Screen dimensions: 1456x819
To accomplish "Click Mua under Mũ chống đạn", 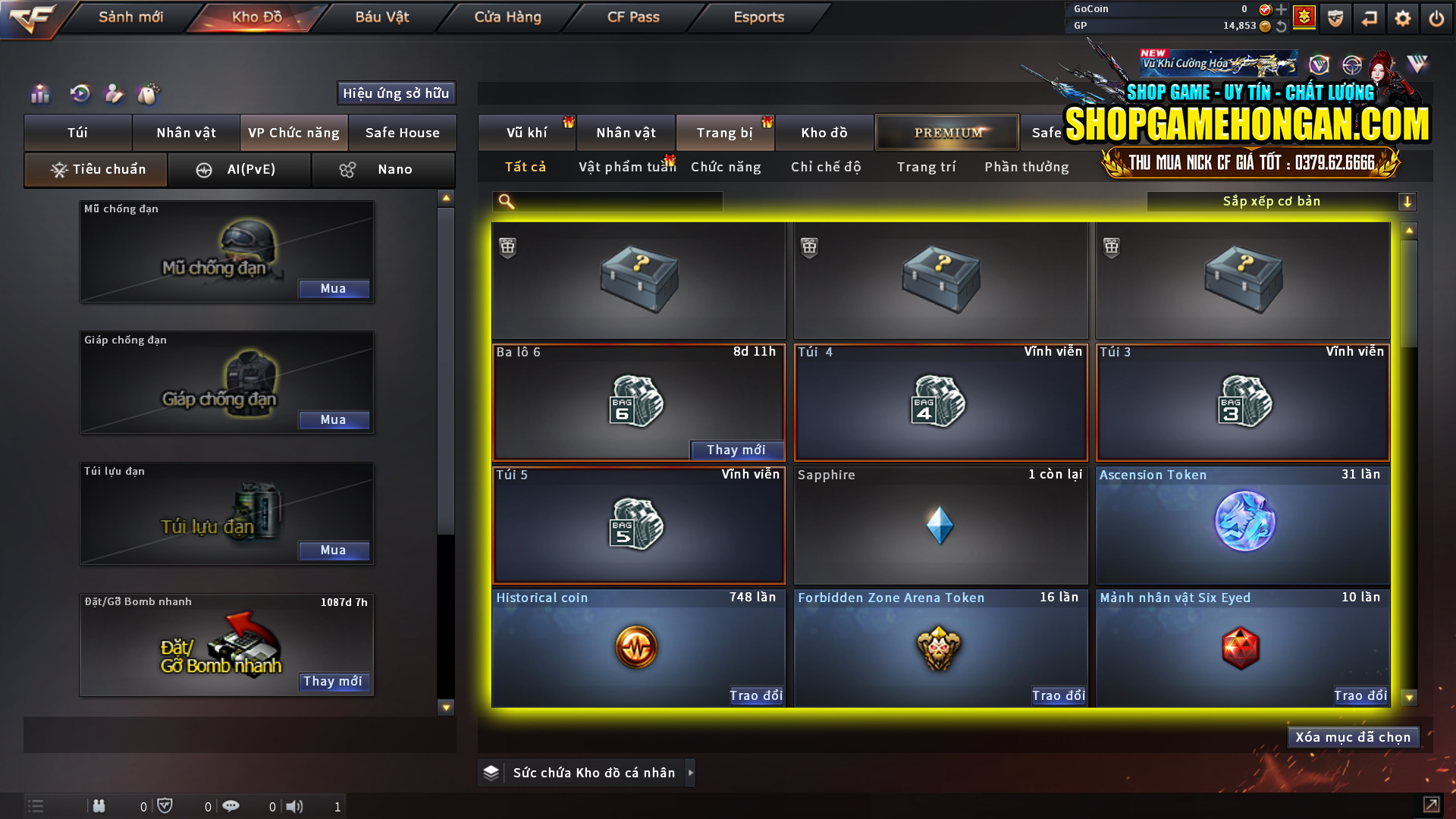I will pos(334,288).
